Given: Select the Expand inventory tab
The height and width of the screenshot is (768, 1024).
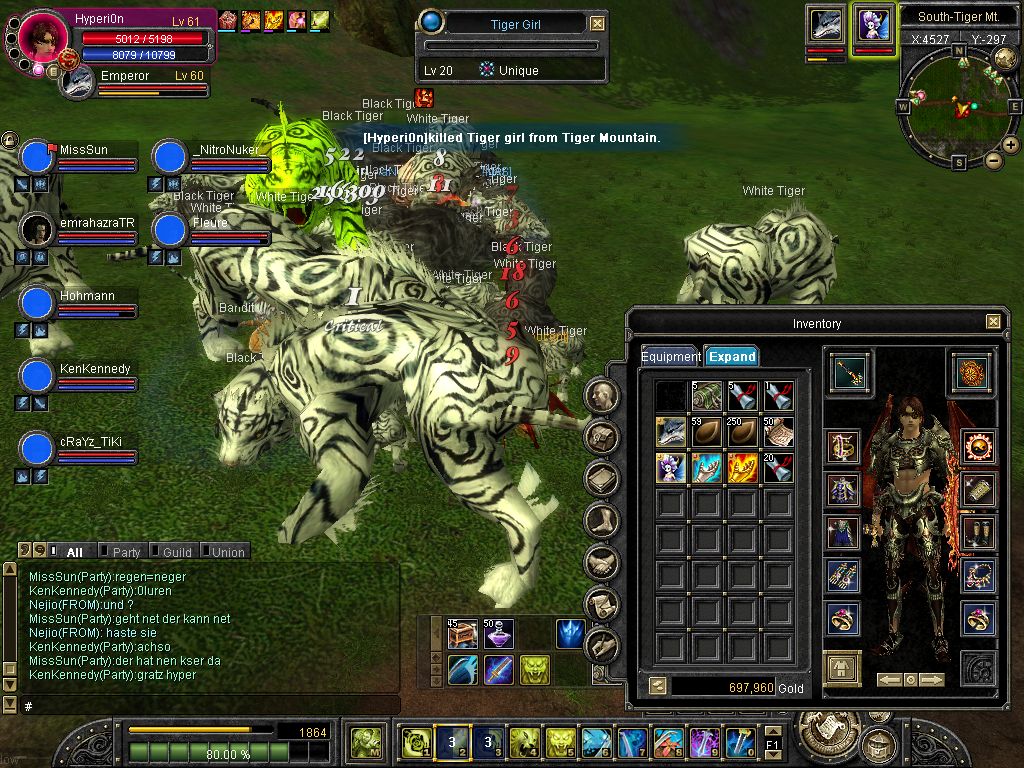Looking at the screenshot, I should 731,356.
